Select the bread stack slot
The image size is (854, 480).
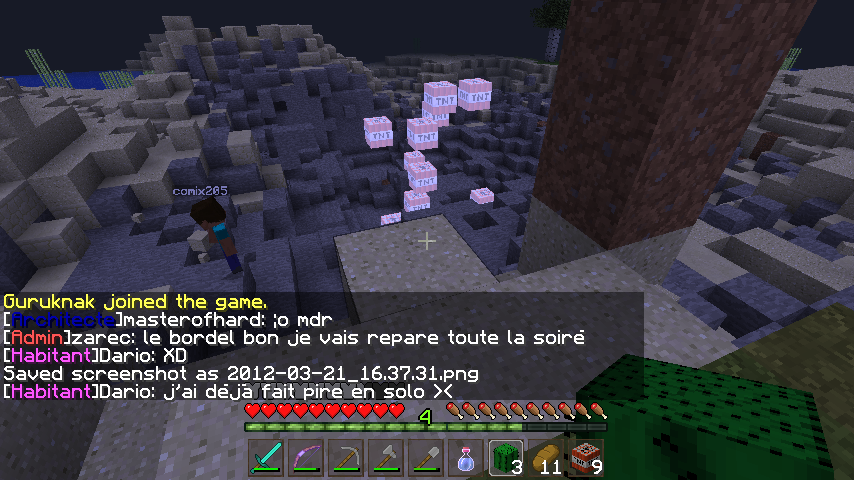coord(547,458)
